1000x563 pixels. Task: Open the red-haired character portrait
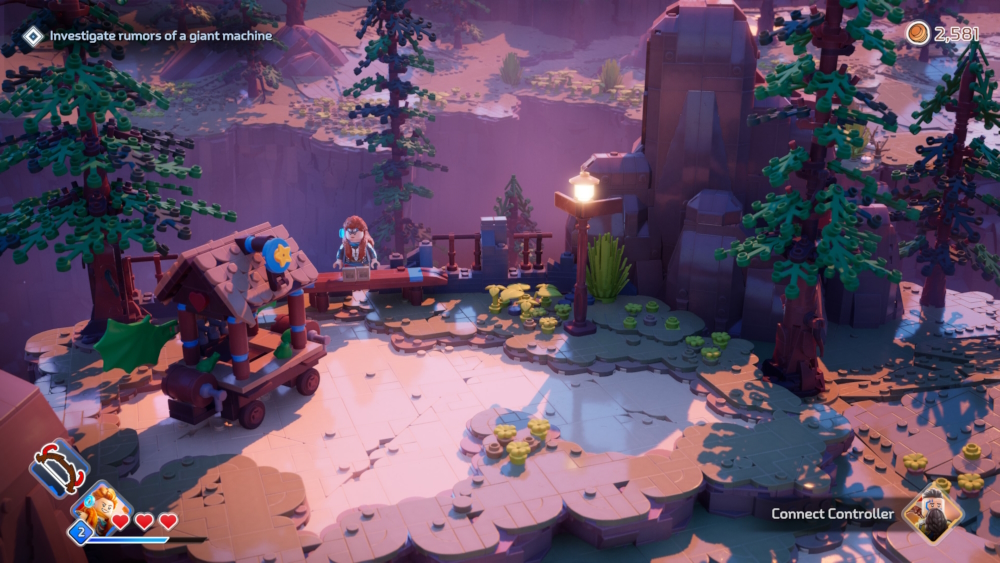pos(101,506)
